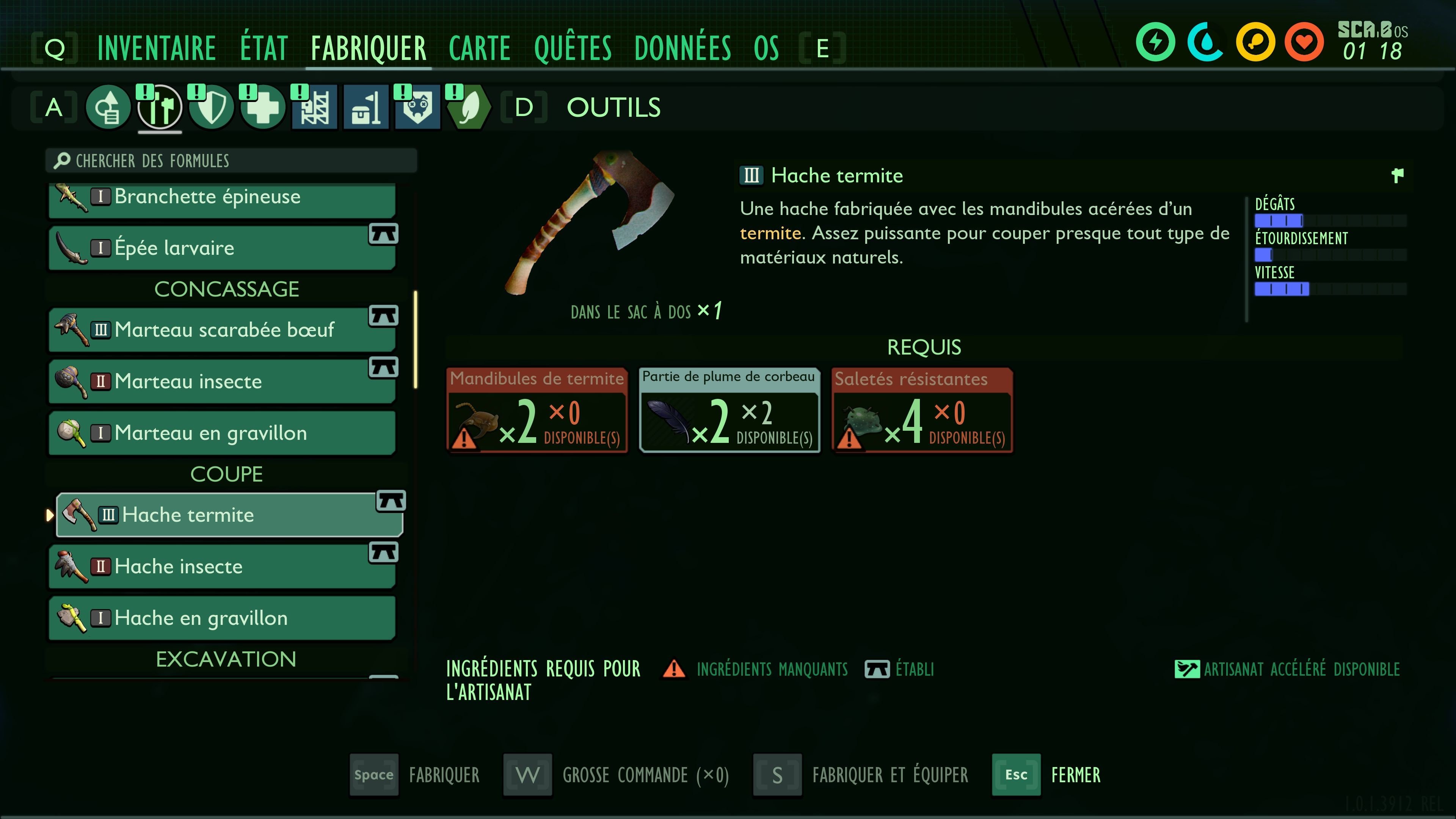Image resolution: width=1456 pixels, height=819 pixels.
Task: Expand the CONCASSAGE section header
Action: pos(226,289)
